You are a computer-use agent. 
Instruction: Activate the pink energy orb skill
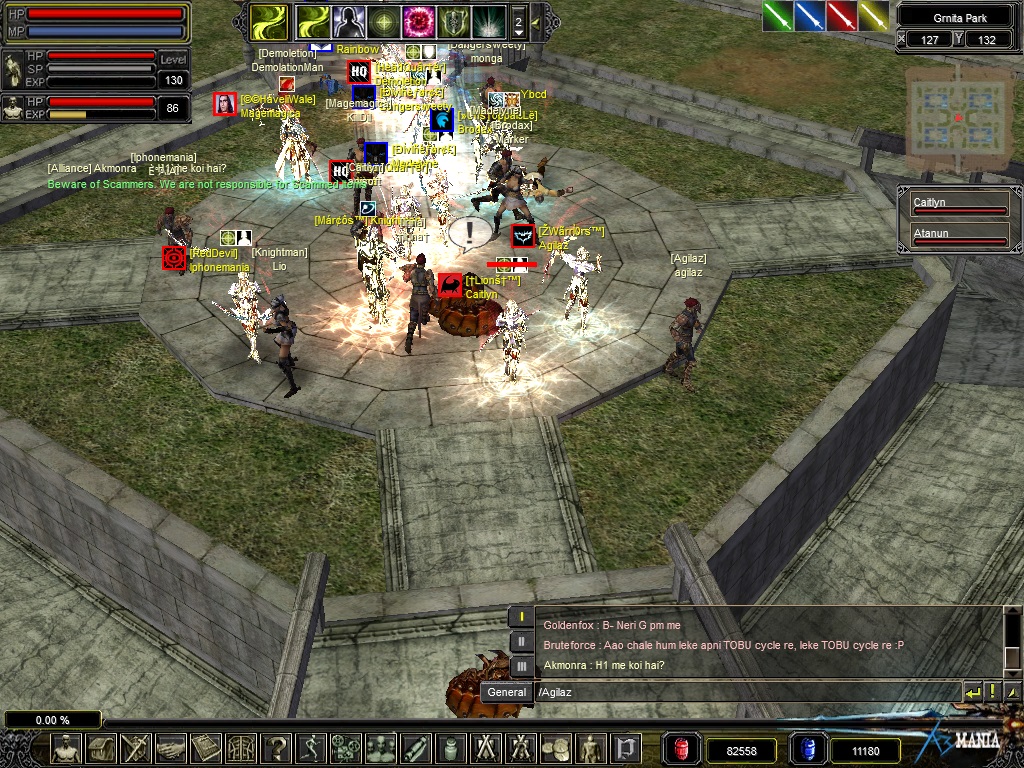417,21
